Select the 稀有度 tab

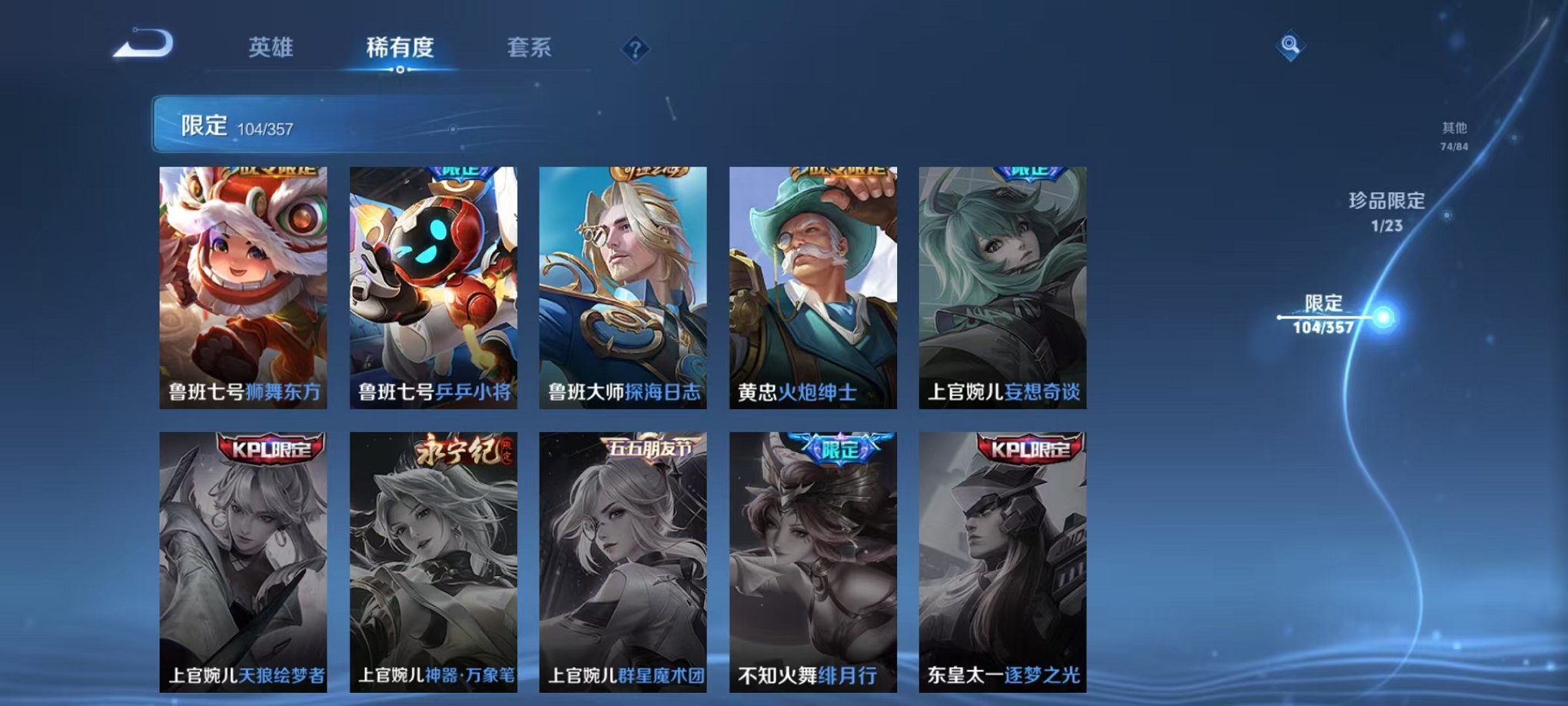click(x=400, y=48)
